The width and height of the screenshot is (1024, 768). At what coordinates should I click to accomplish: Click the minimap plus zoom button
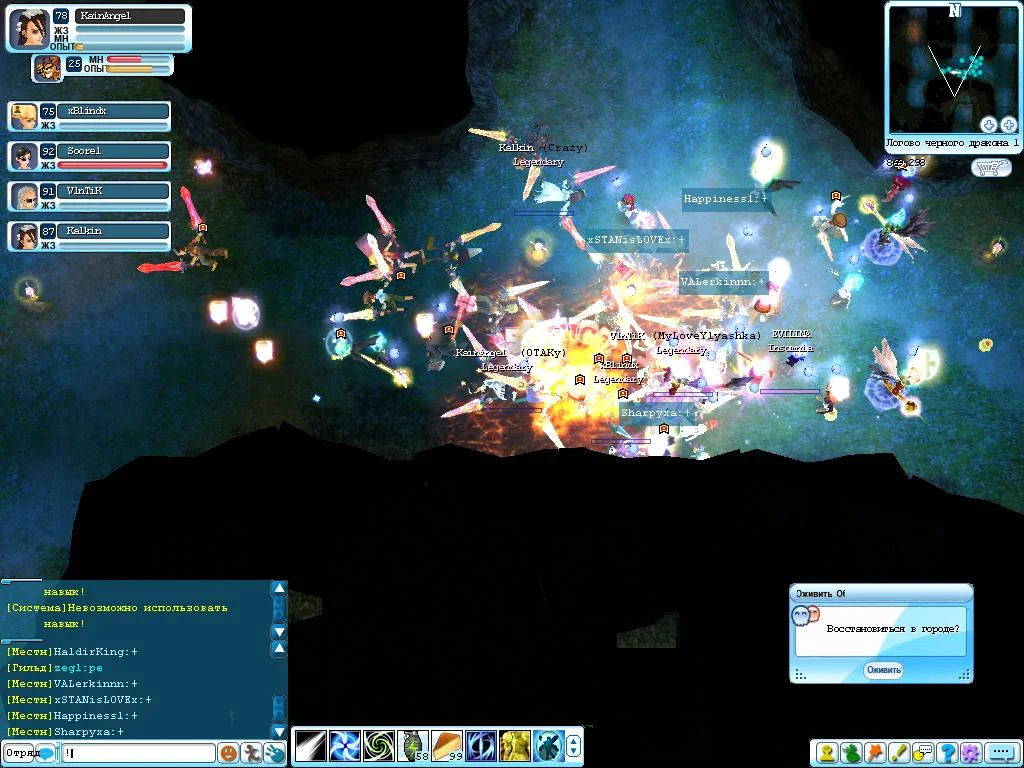pyautogui.click(x=1009, y=125)
